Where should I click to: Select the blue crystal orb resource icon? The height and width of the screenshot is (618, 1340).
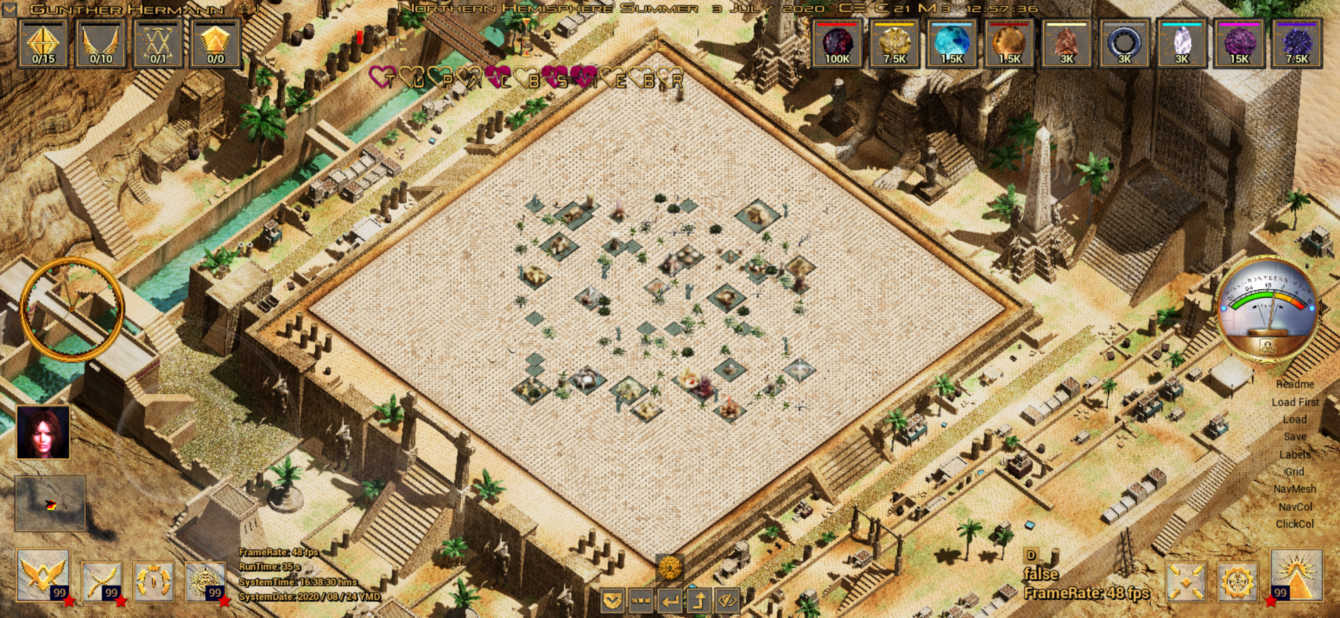pyautogui.click(x=952, y=44)
